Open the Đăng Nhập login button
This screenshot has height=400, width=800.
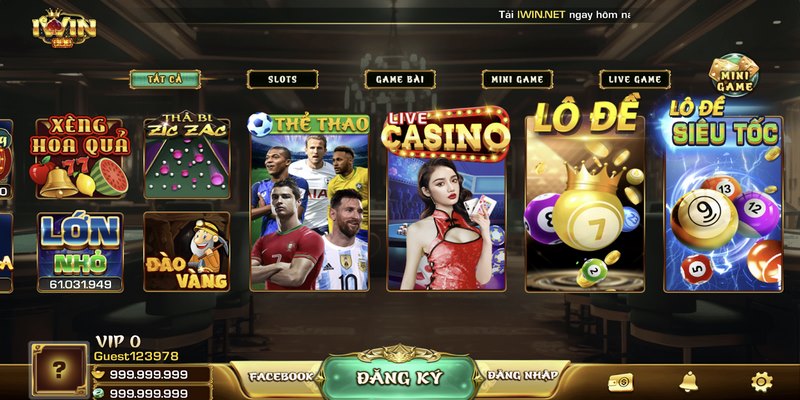coord(518,376)
